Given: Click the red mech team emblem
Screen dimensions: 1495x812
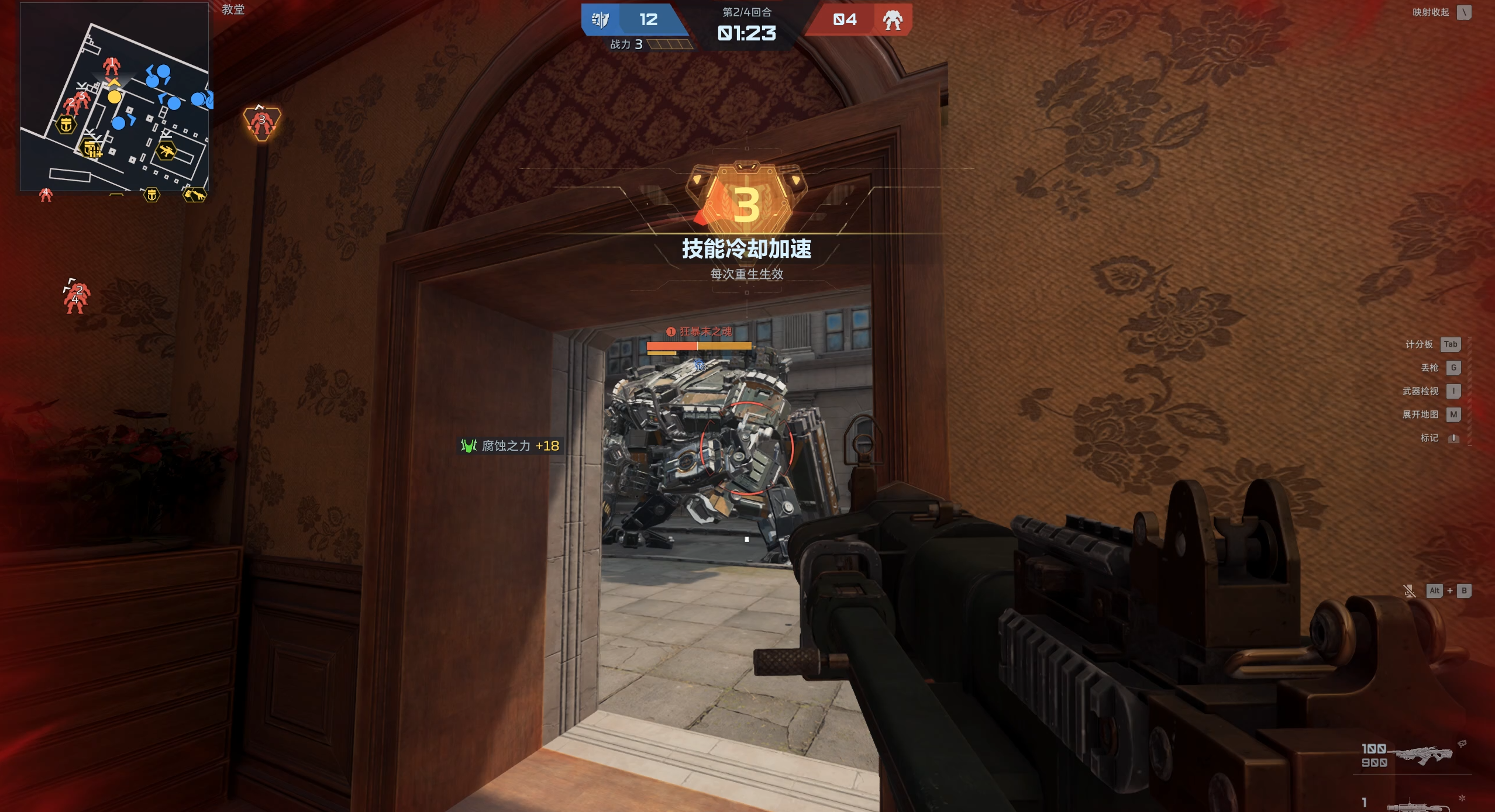Looking at the screenshot, I should tap(893, 20).
